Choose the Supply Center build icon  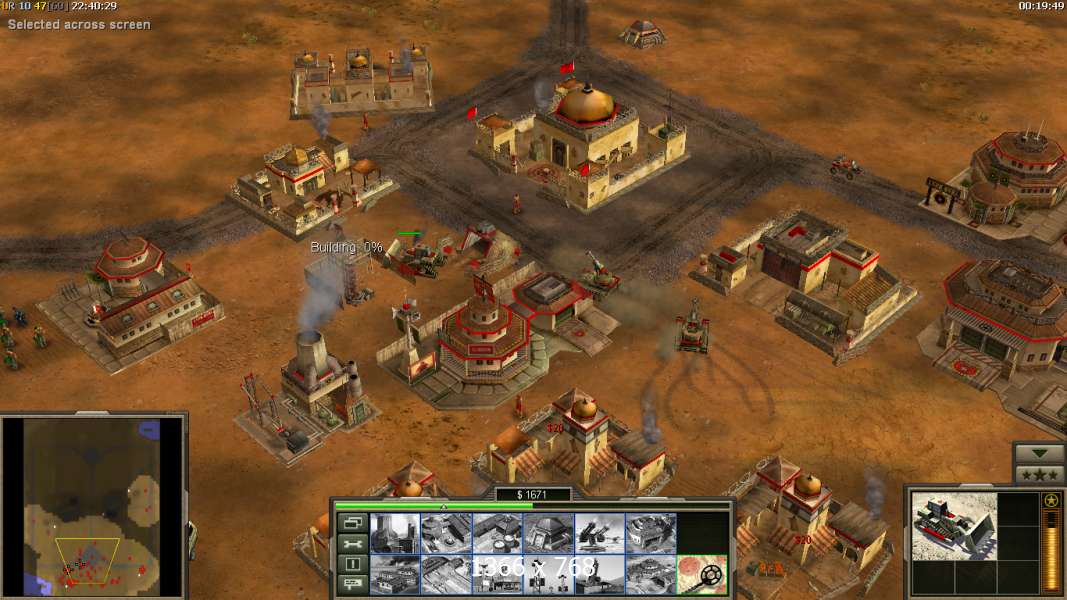pos(498,534)
